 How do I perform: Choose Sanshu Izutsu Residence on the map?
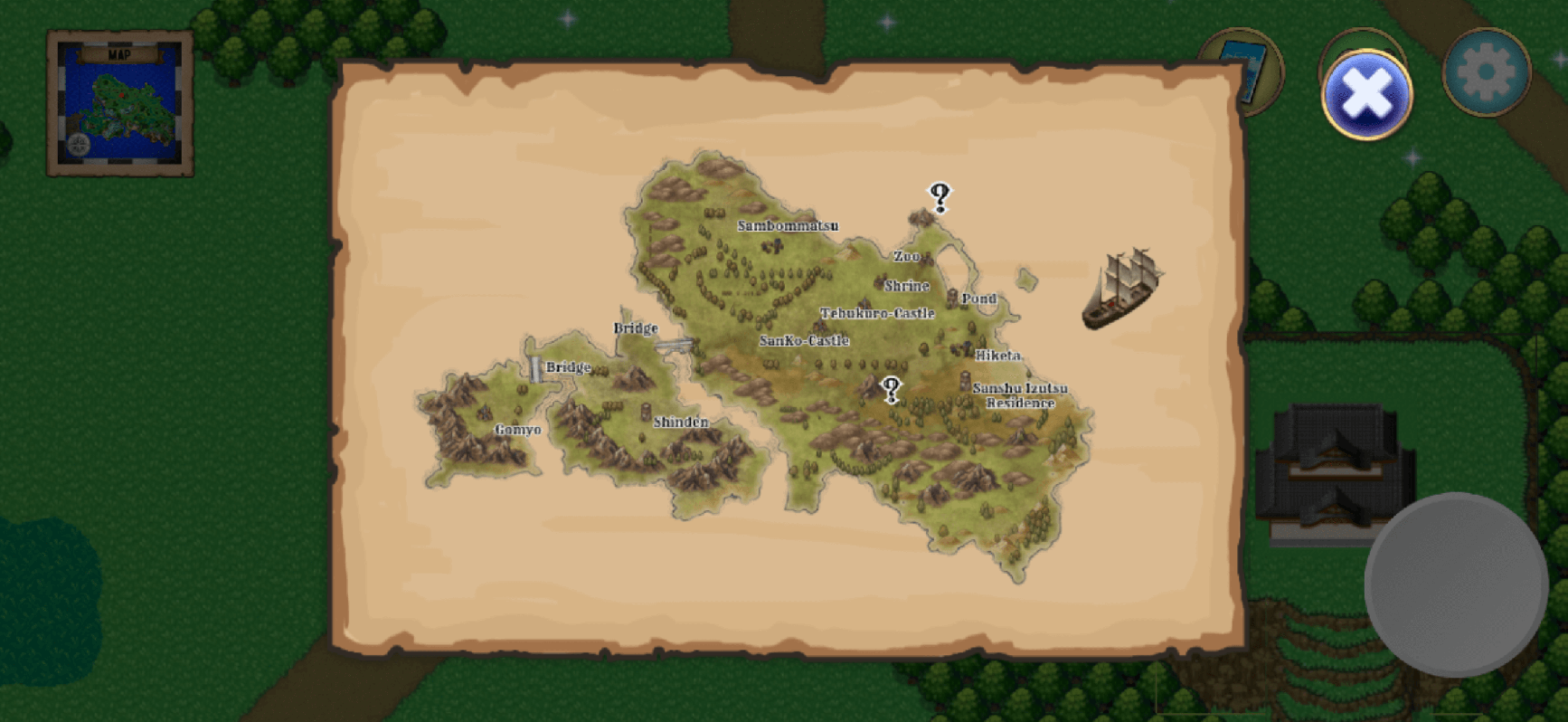[x=1019, y=395]
